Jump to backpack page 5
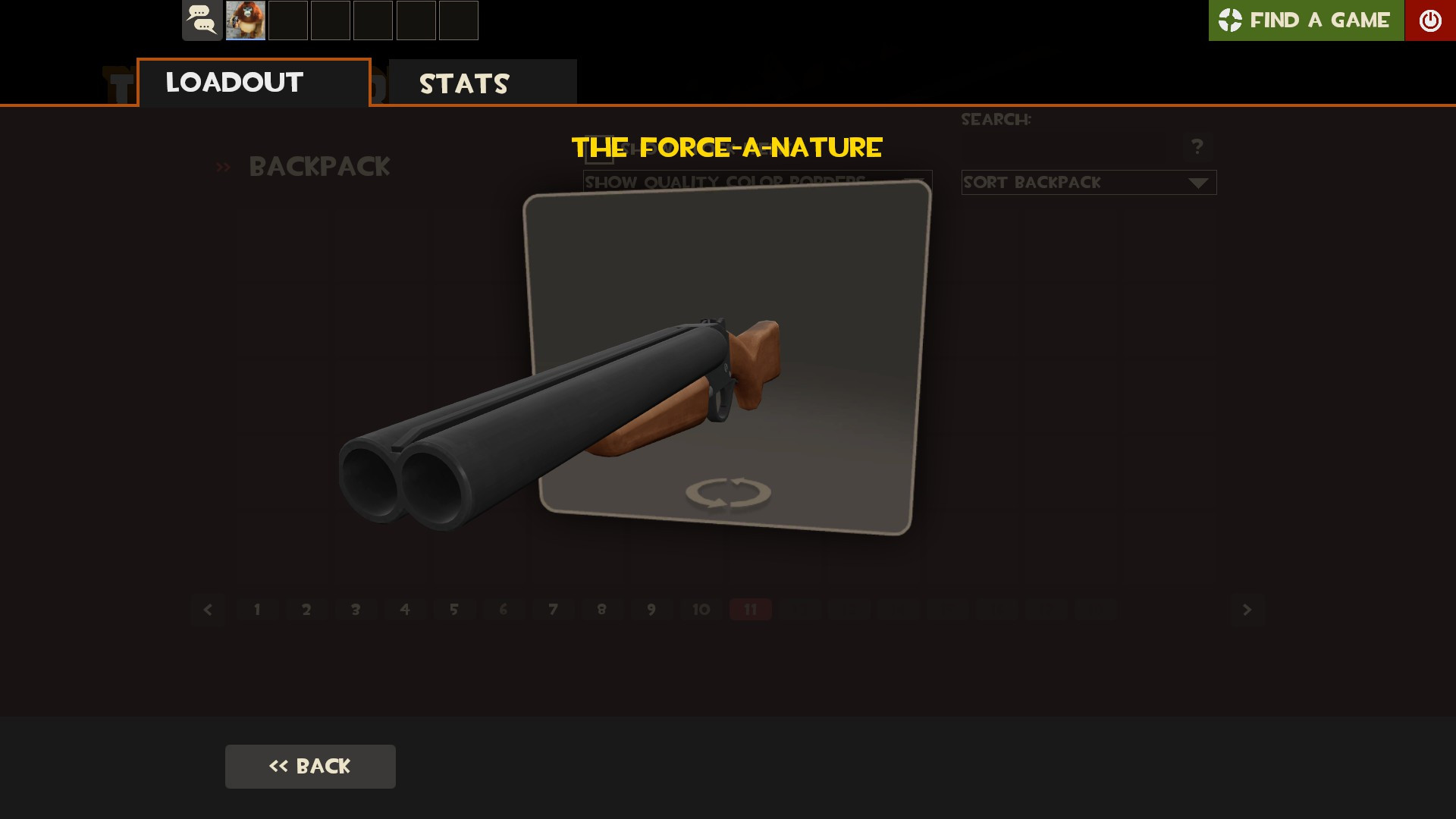 coord(455,609)
